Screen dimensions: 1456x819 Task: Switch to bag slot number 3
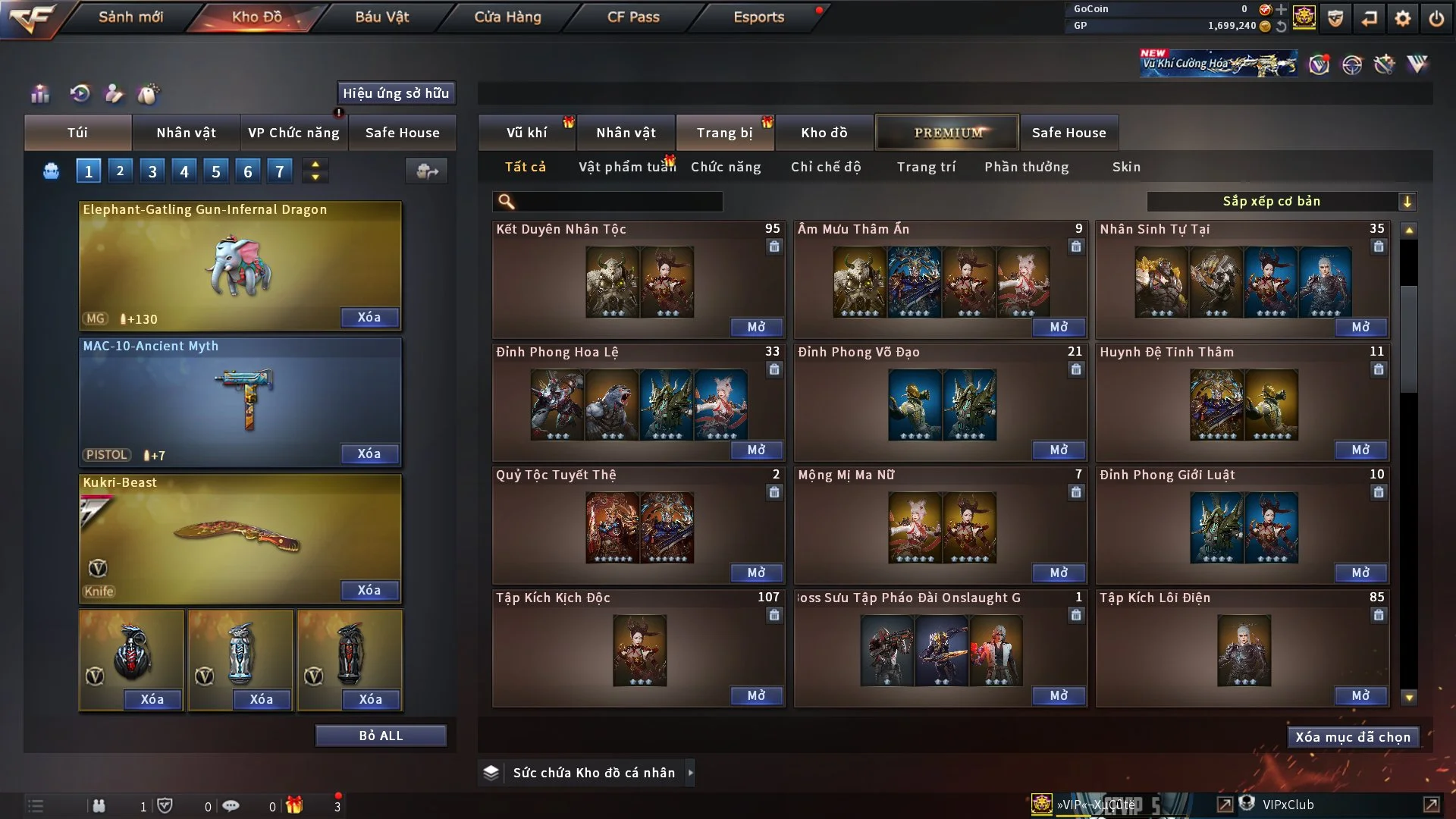click(152, 171)
